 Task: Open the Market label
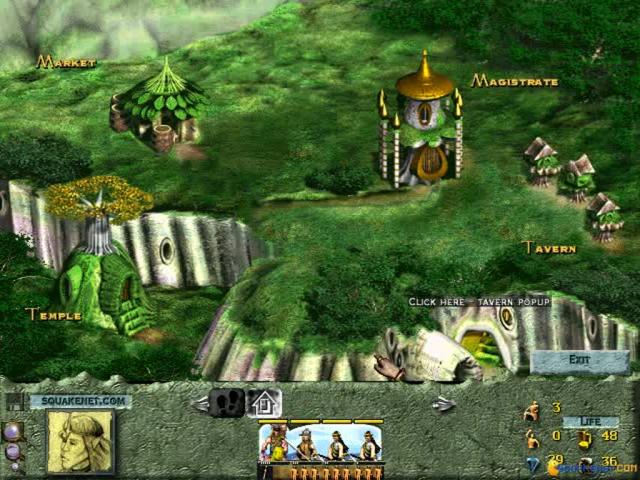tap(66, 63)
